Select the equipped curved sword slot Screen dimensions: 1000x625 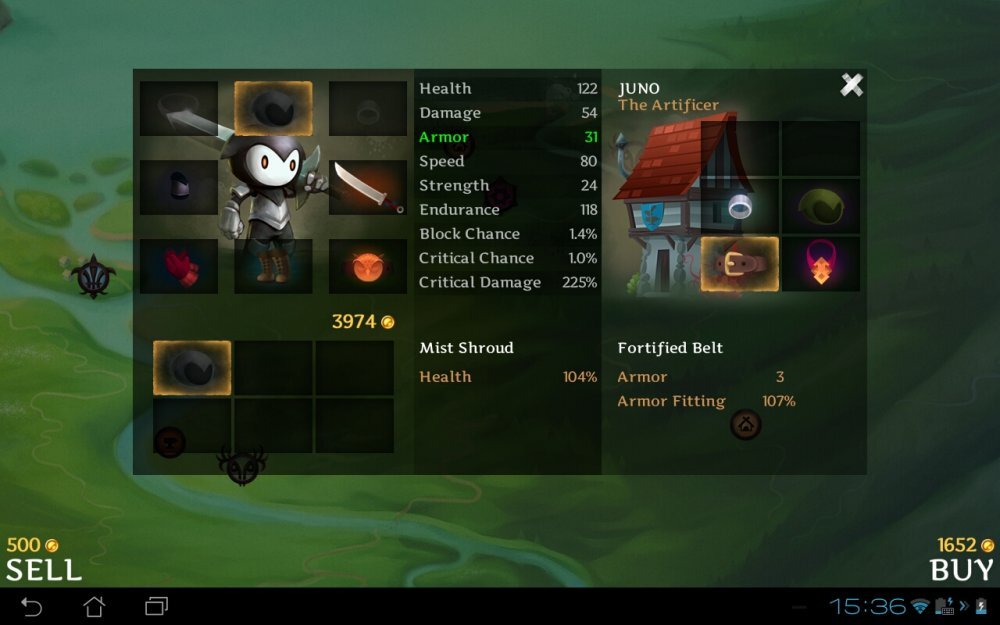[367, 187]
